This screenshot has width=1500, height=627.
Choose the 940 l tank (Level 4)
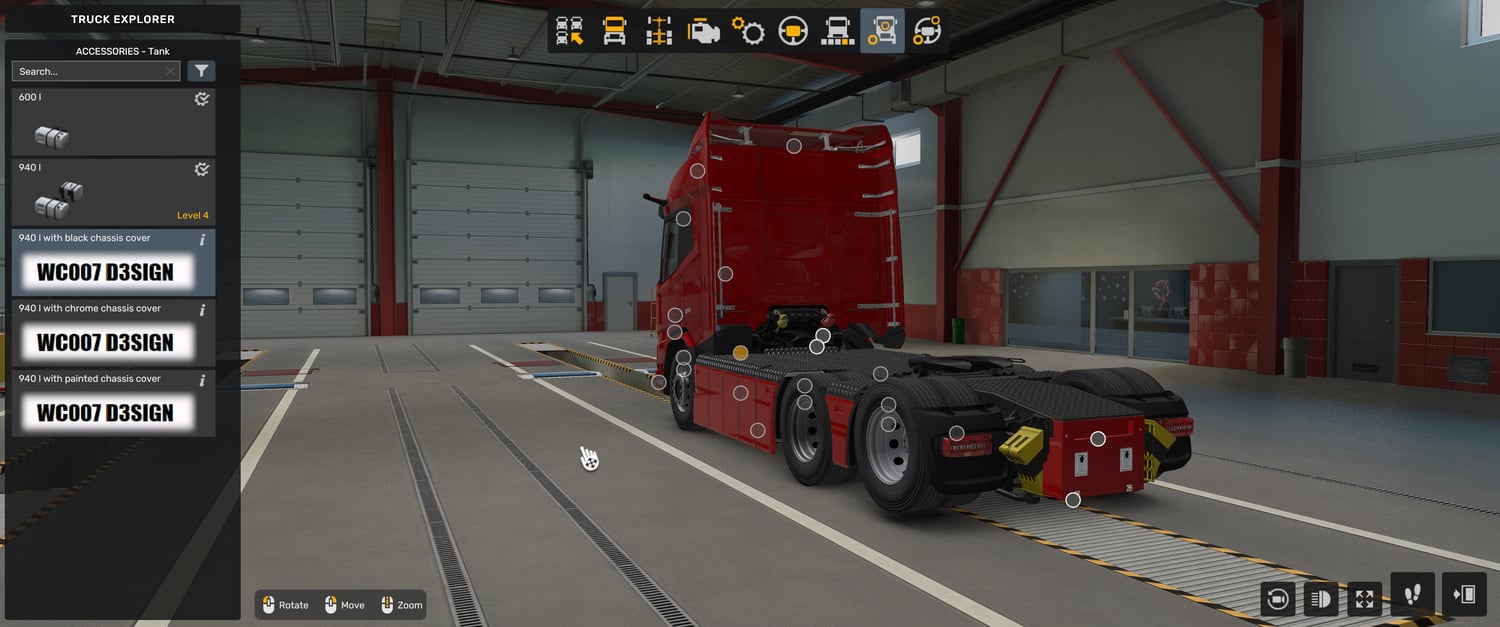click(x=113, y=192)
